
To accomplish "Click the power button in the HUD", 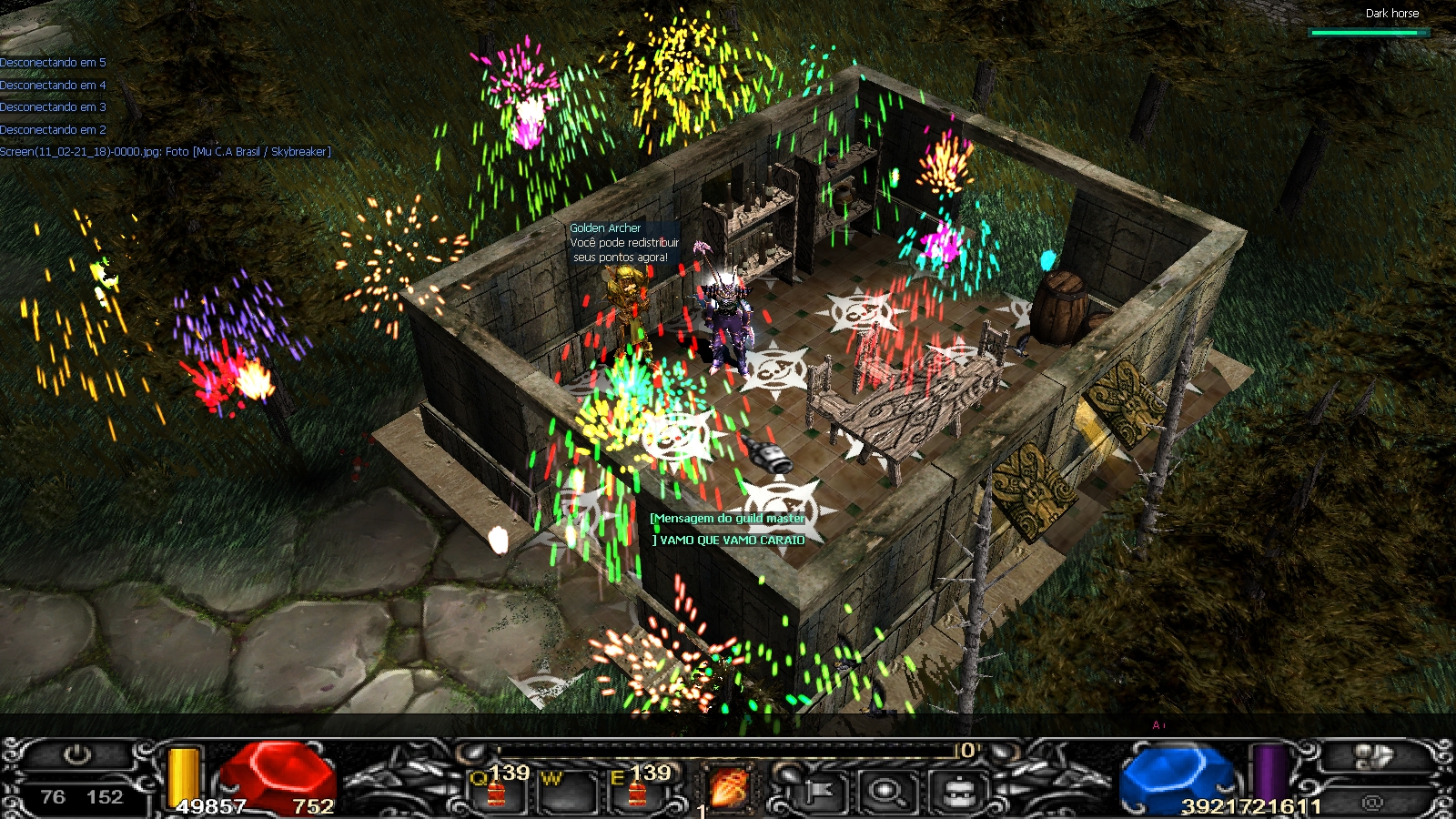I will tap(78, 755).
